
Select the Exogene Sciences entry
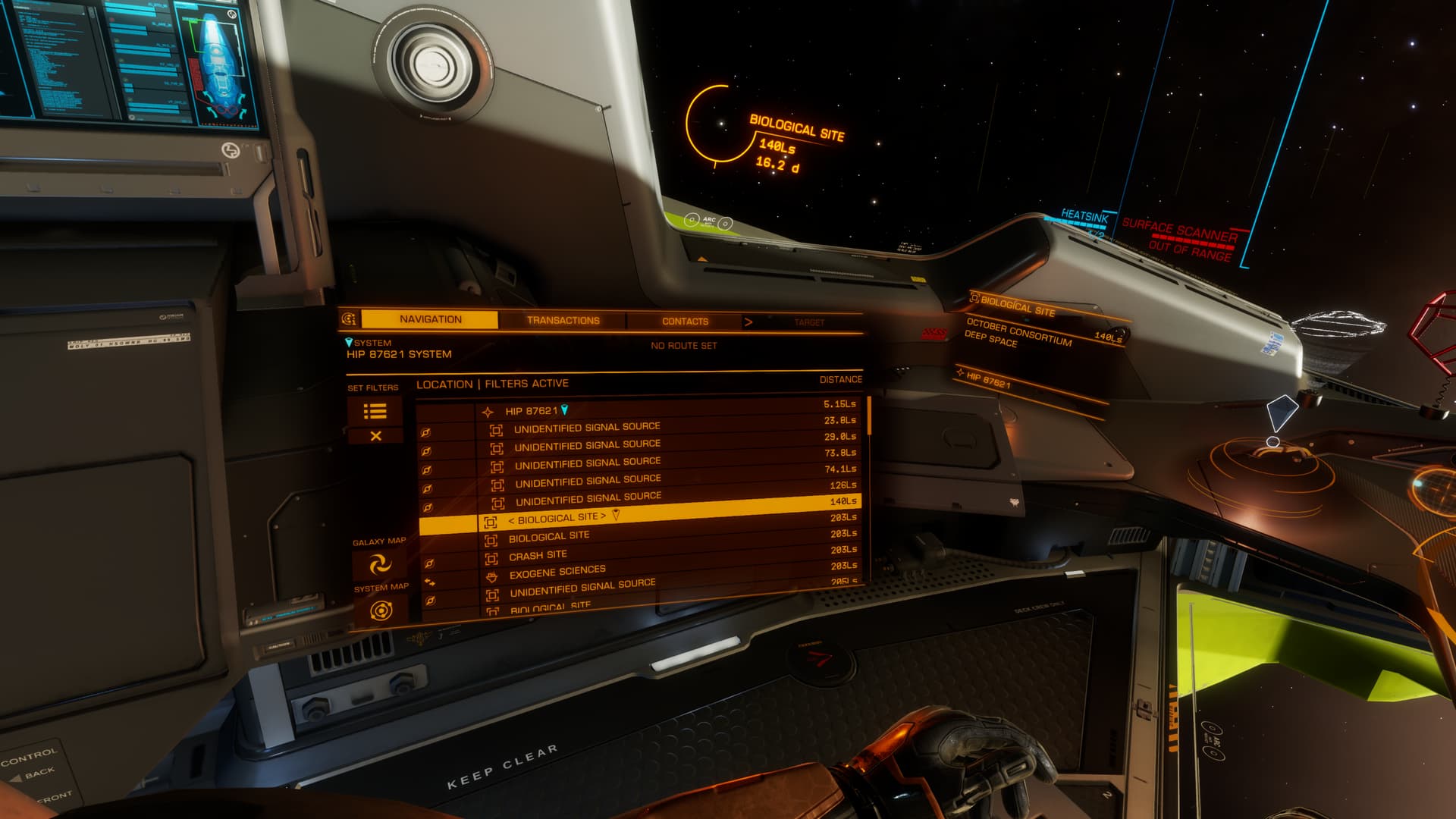[x=557, y=573]
